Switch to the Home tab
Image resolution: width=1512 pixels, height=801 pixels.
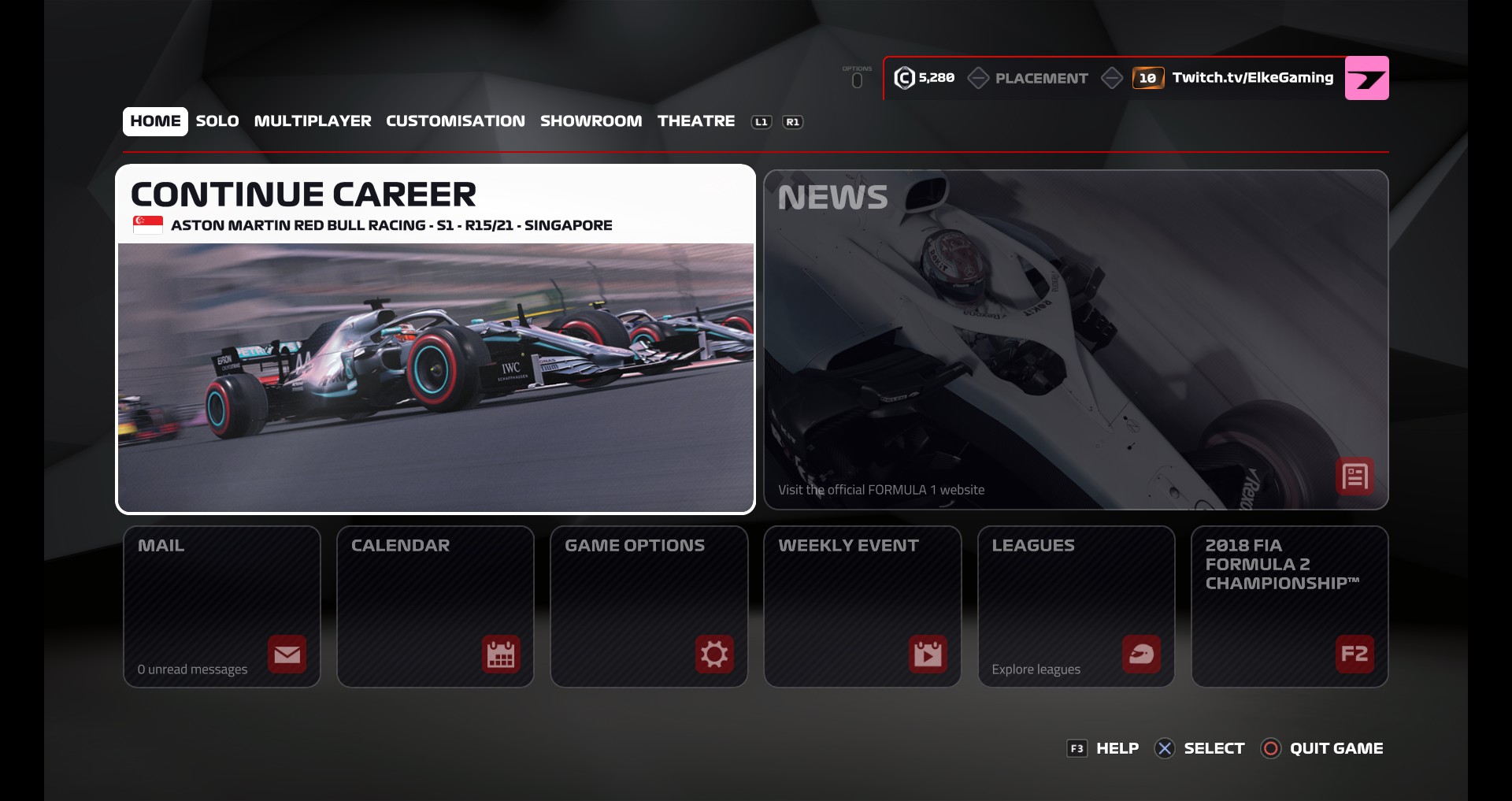[155, 121]
